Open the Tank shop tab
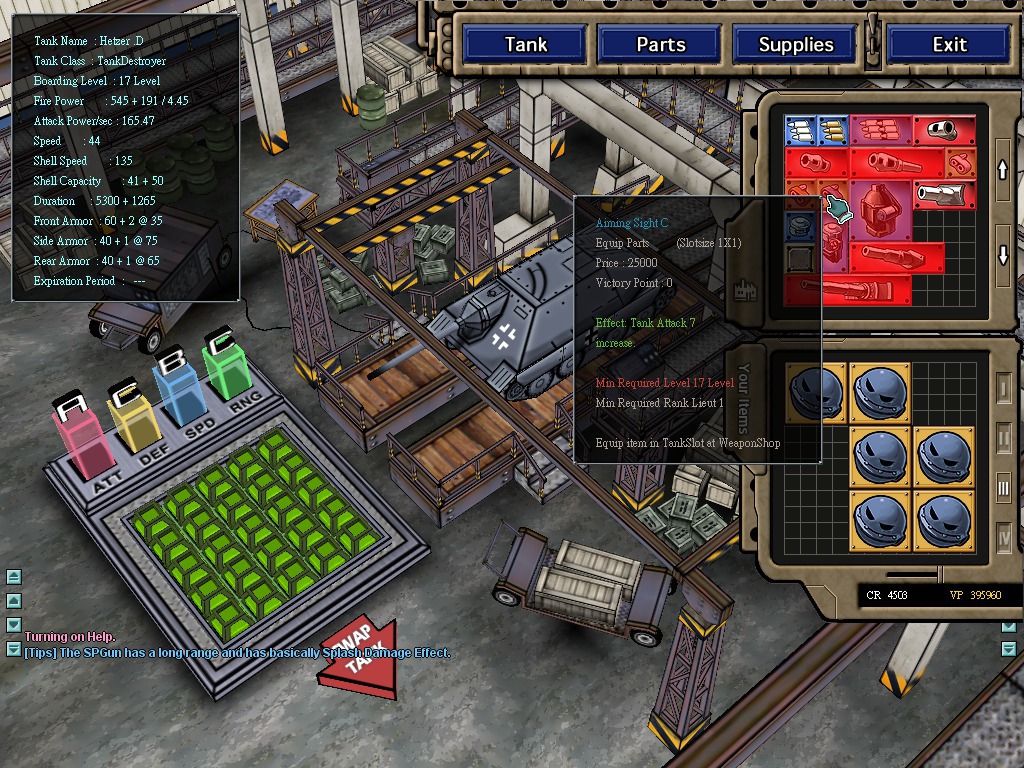The width and height of the screenshot is (1024, 768). point(525,45)
